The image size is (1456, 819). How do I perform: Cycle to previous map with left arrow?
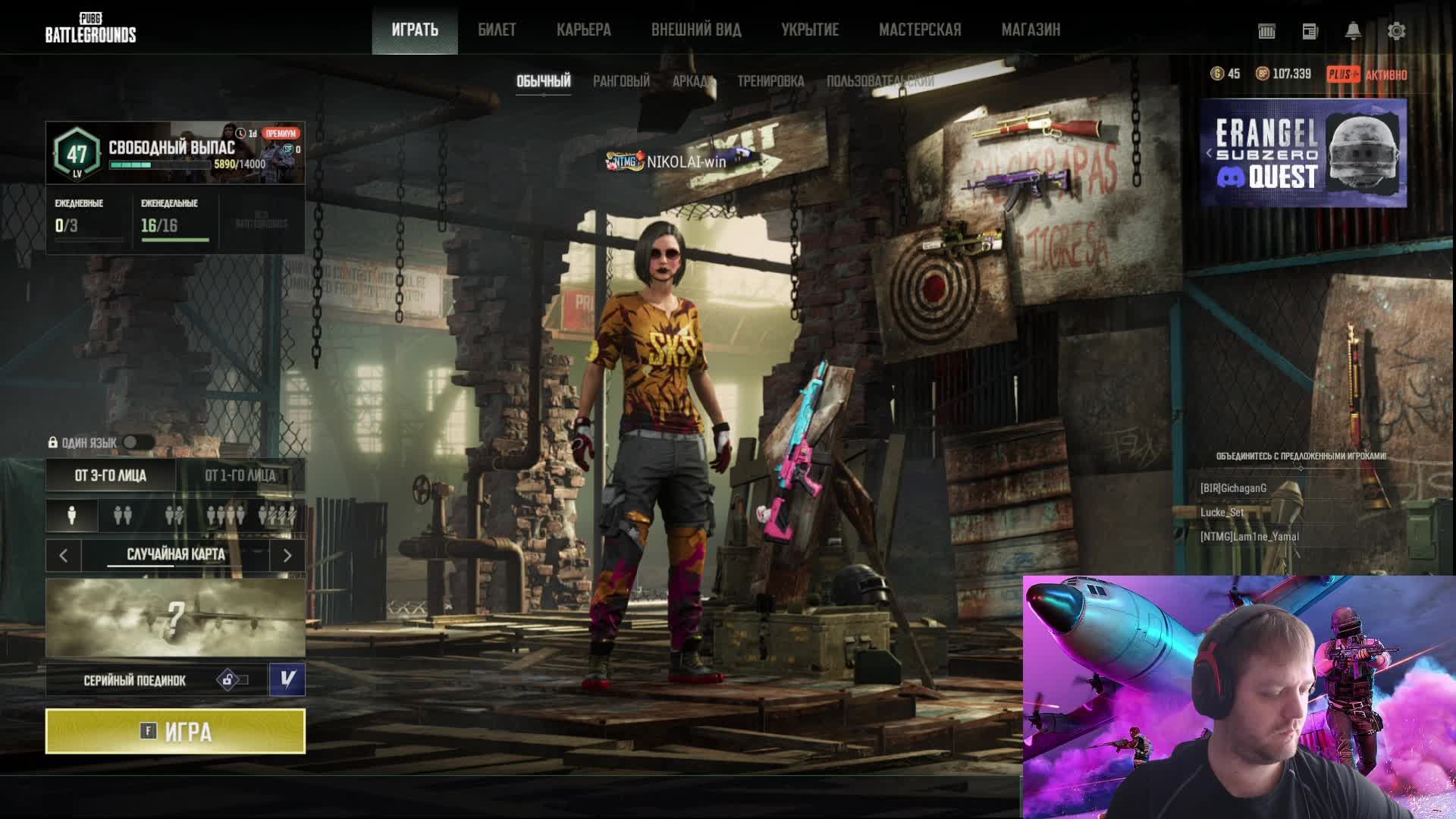tap(64, 556)
